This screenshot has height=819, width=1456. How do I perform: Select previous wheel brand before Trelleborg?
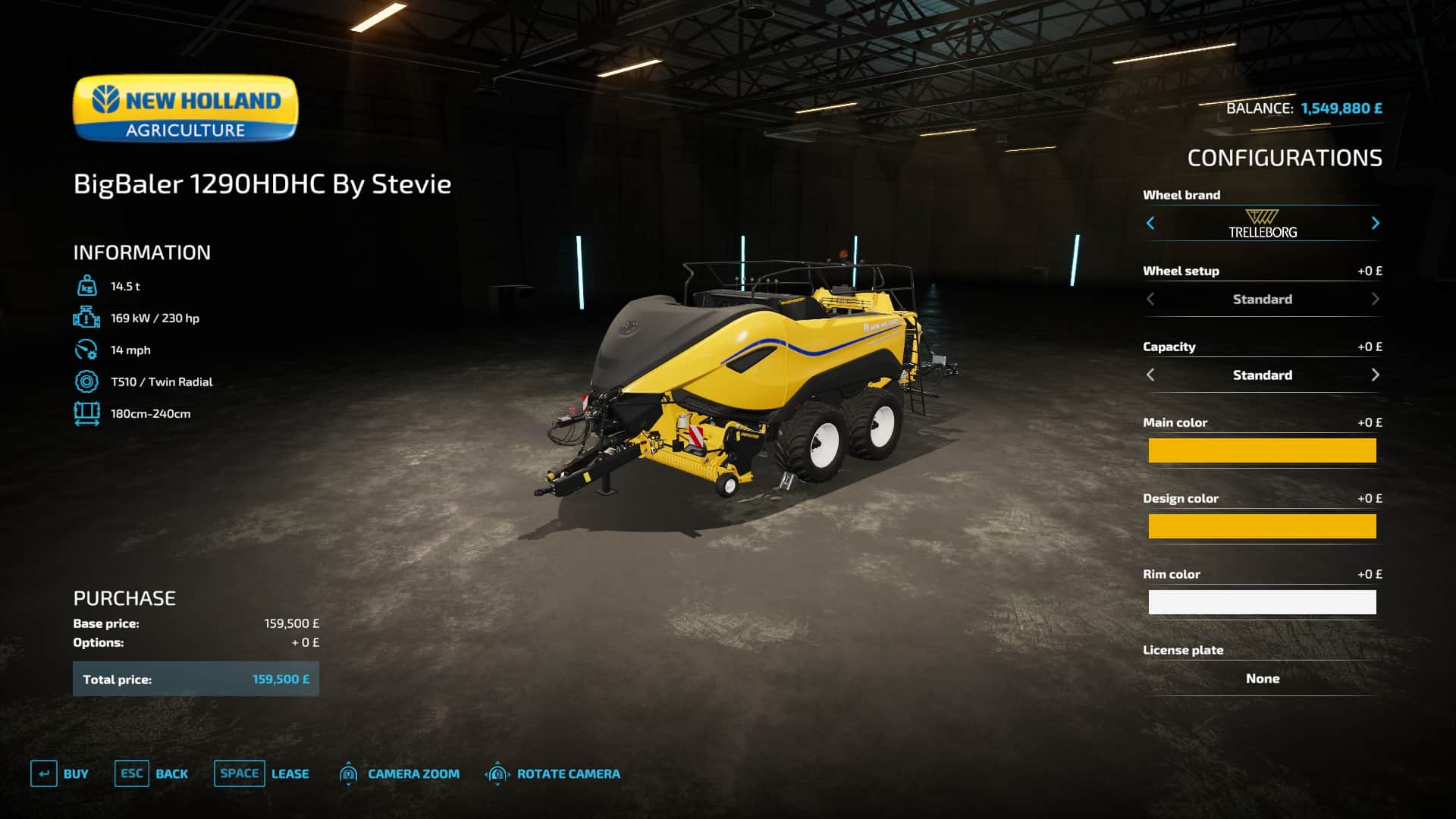(1150, 223)
